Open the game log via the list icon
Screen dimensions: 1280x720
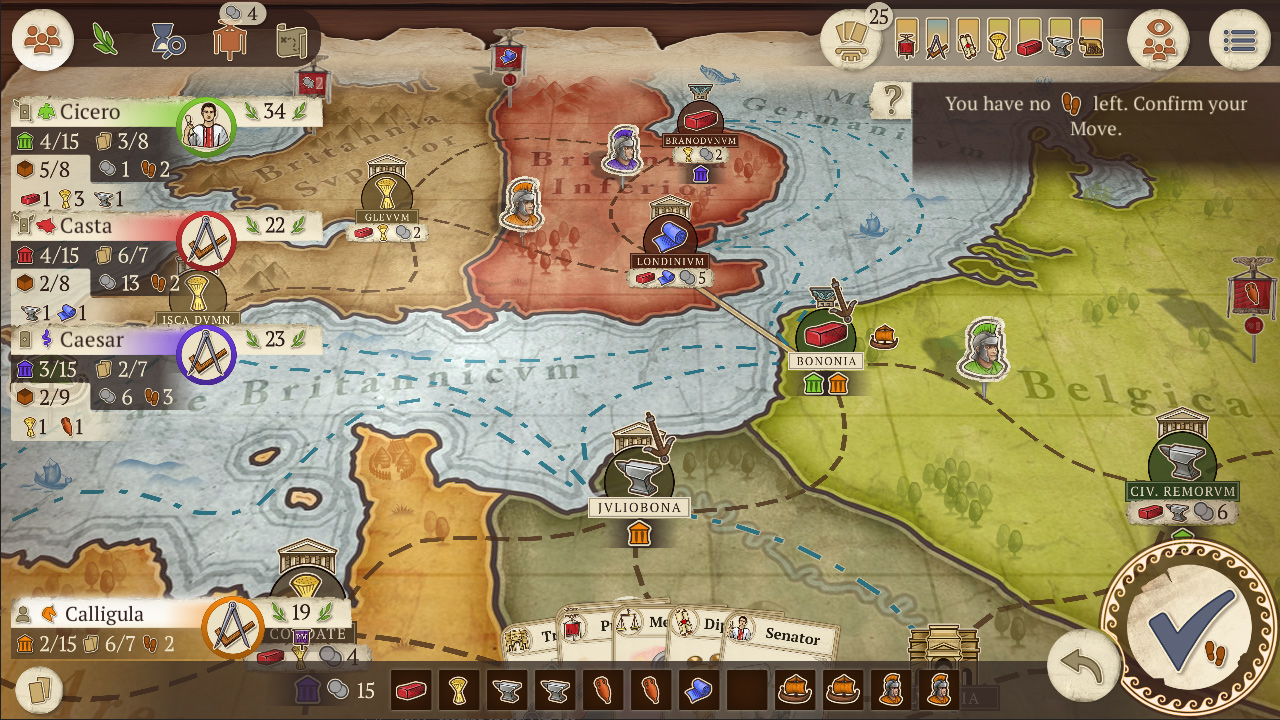pyautogui.click(x=1240, y=38)
